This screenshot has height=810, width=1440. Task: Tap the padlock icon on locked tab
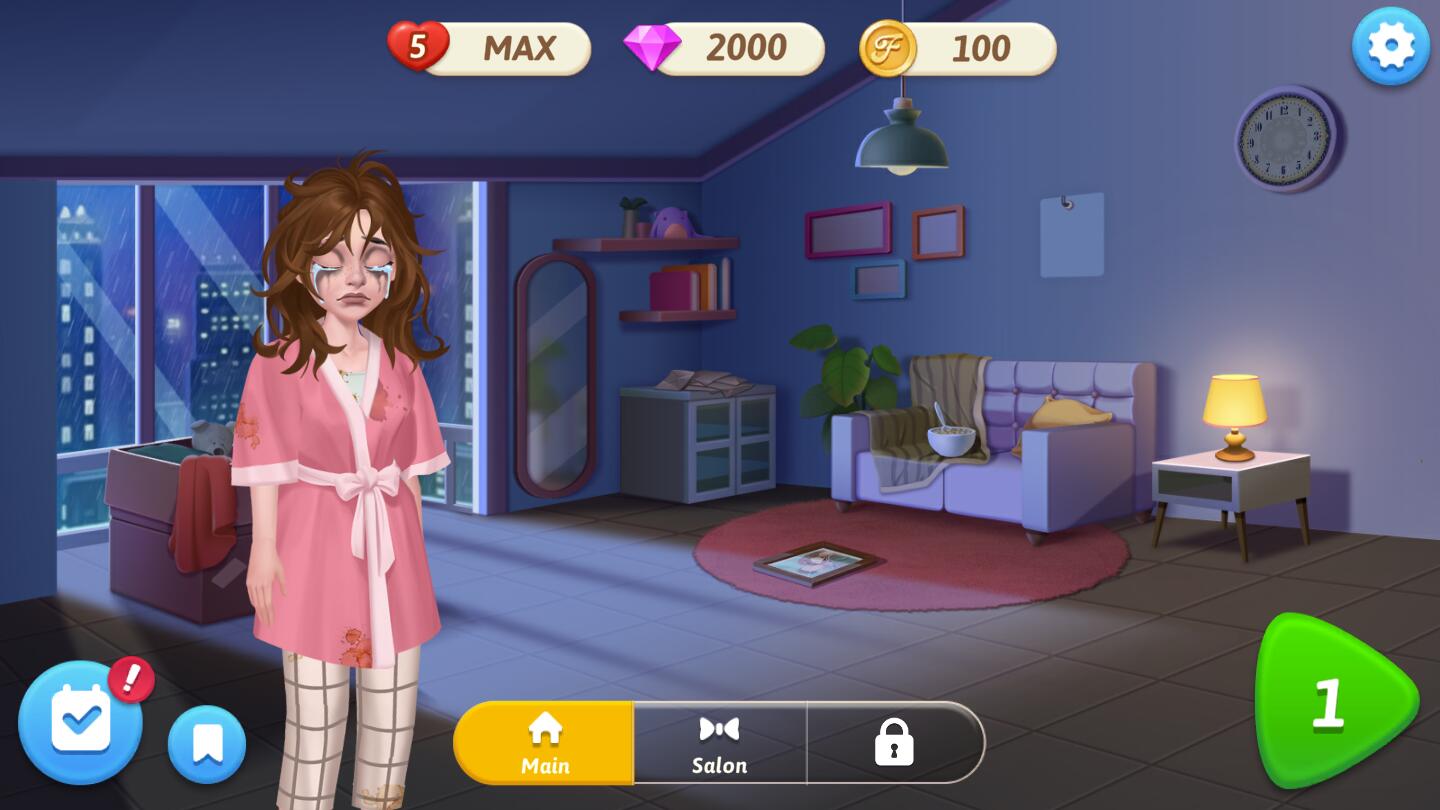coord(895,741)
